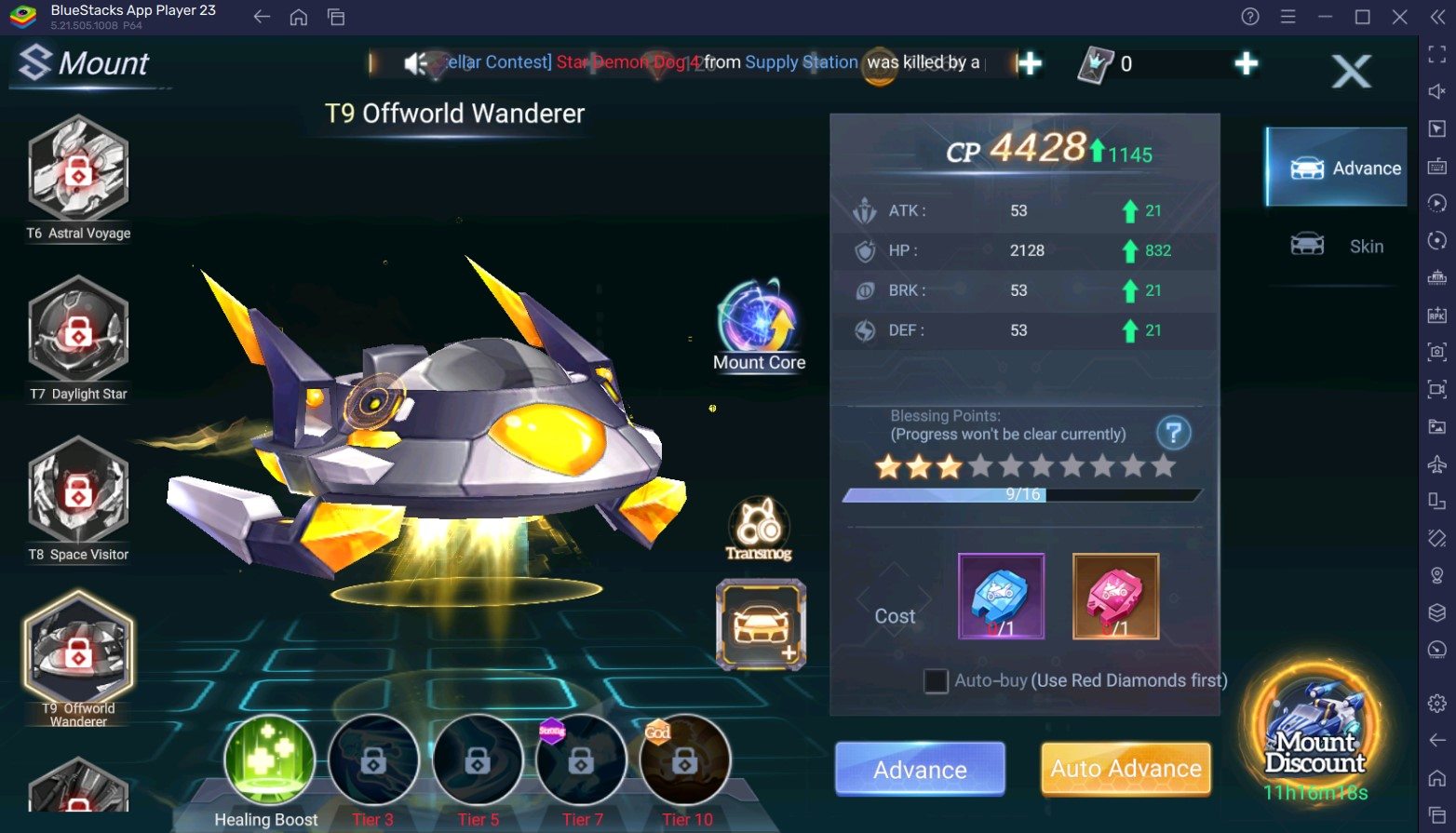Click the pink mount advance material slot
This screenshot has width=1456, height=833.
pos(1115,596)
